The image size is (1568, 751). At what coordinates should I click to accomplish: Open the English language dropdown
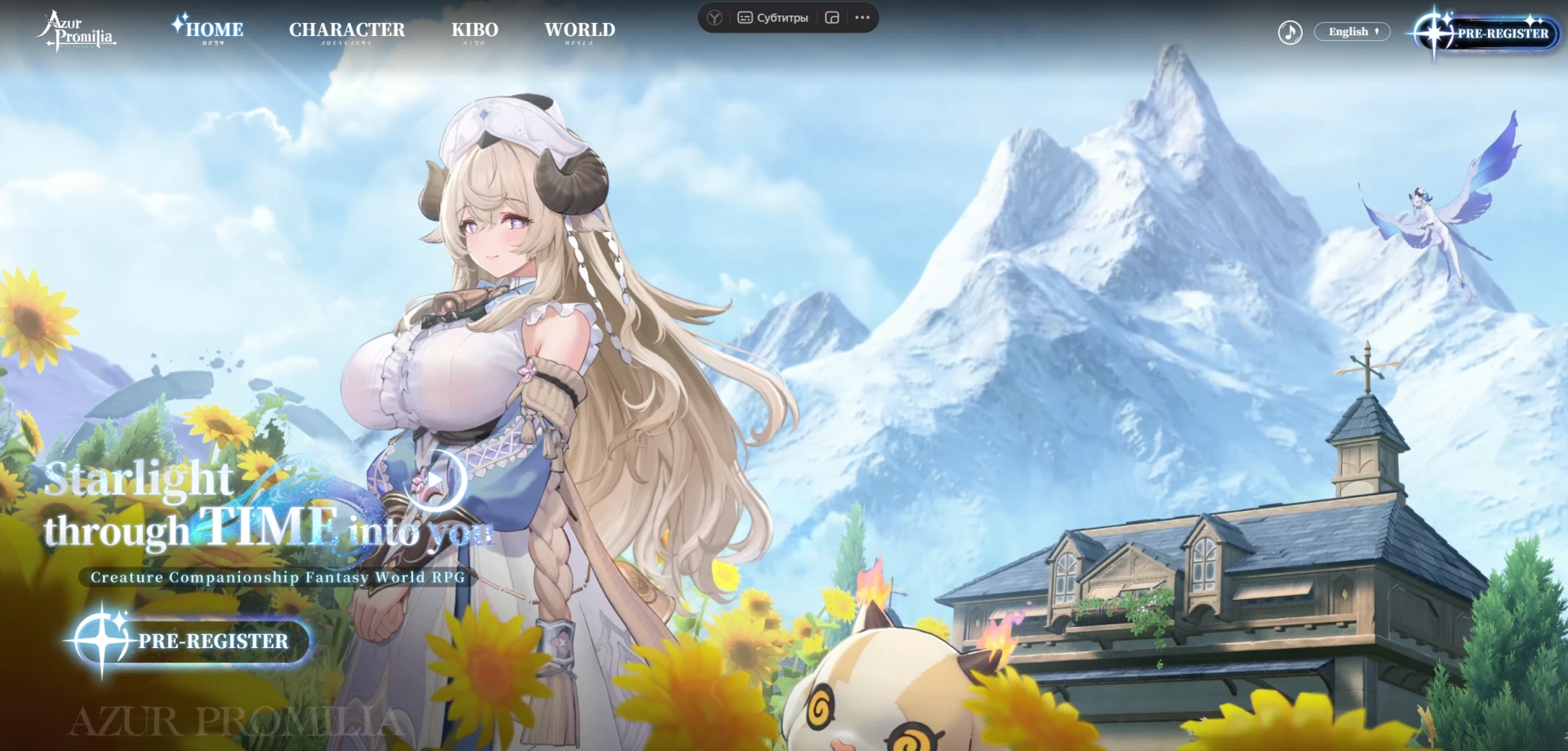(1352, 32)
